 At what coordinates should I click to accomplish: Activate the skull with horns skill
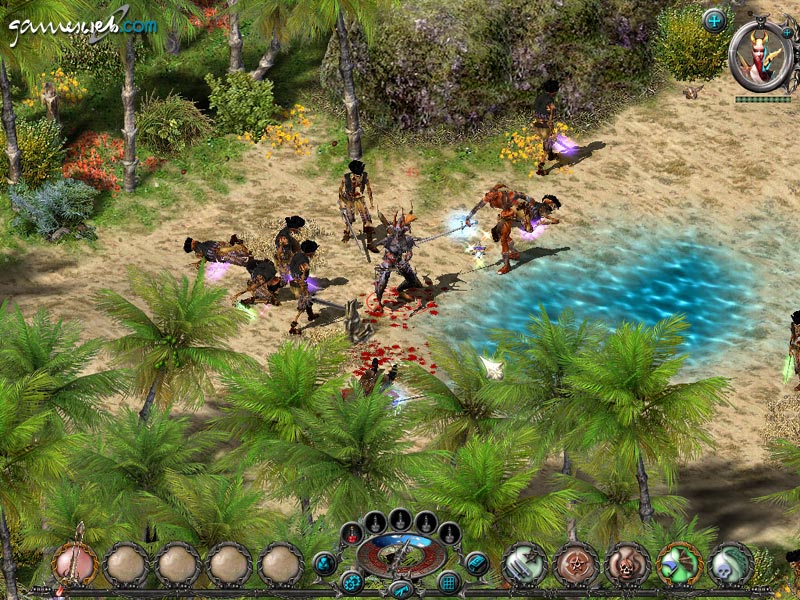(x=628, y=564)
